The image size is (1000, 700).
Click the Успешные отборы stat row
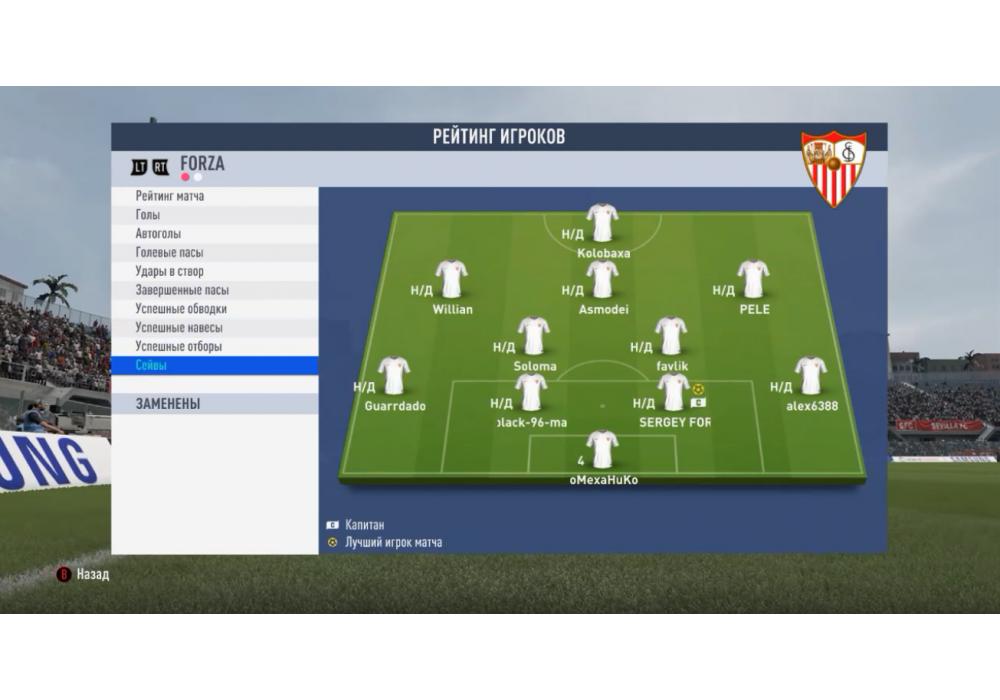(179, 347)
